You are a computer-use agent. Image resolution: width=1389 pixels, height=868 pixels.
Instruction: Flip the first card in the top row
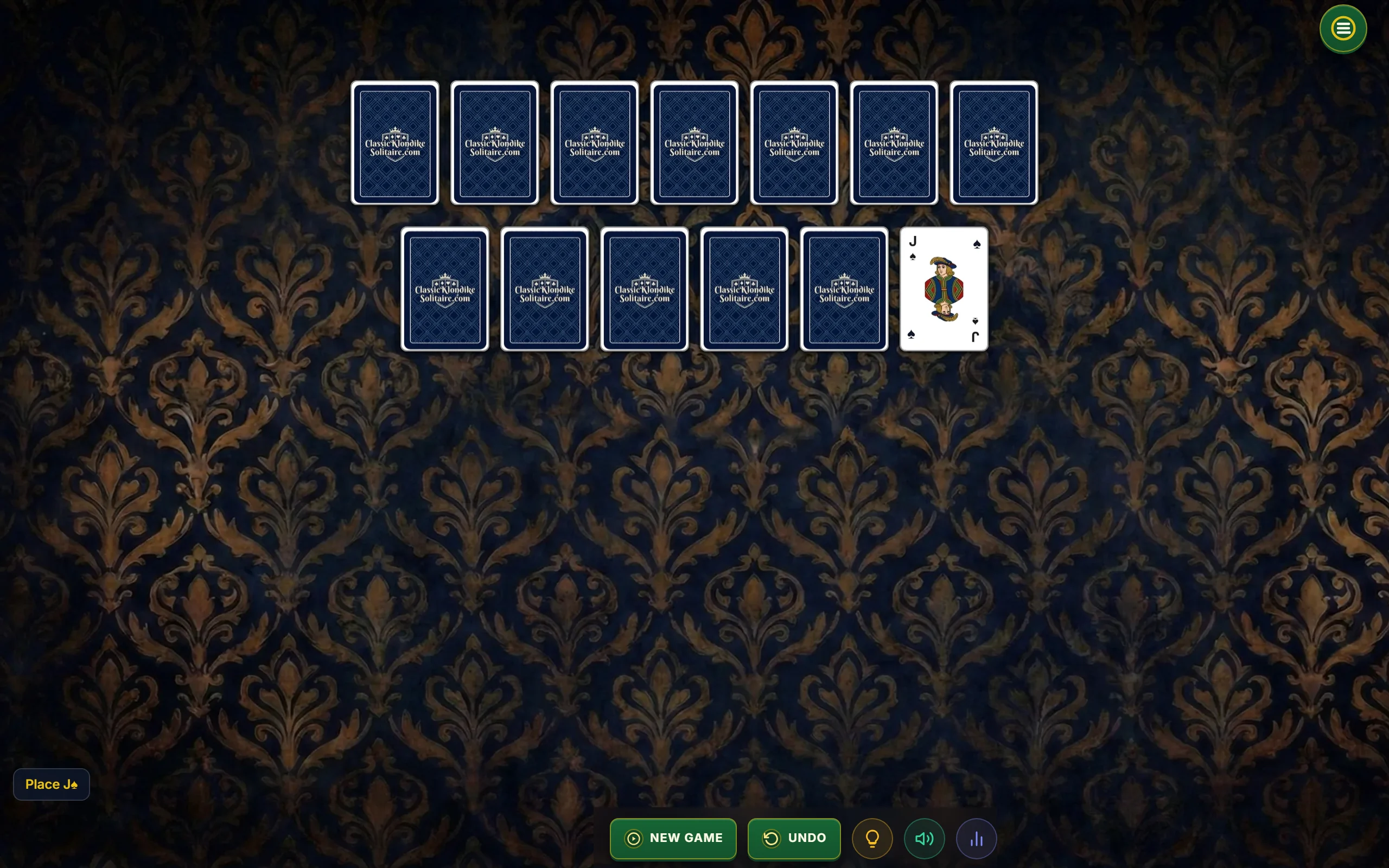pos(394,144)
